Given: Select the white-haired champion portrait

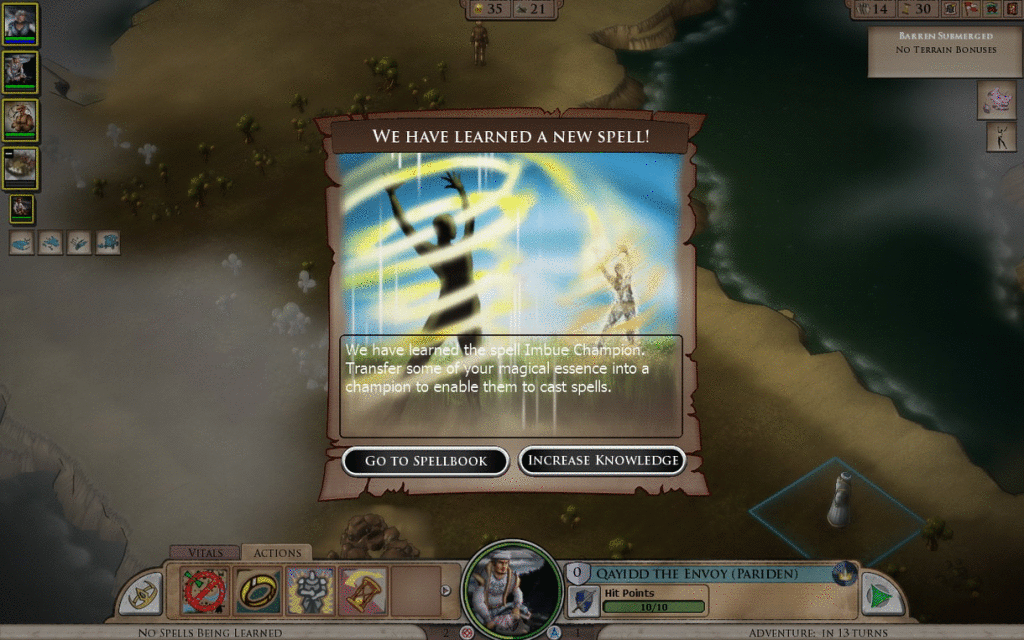Looking at the screenshot, I should (x=20, y=23).
